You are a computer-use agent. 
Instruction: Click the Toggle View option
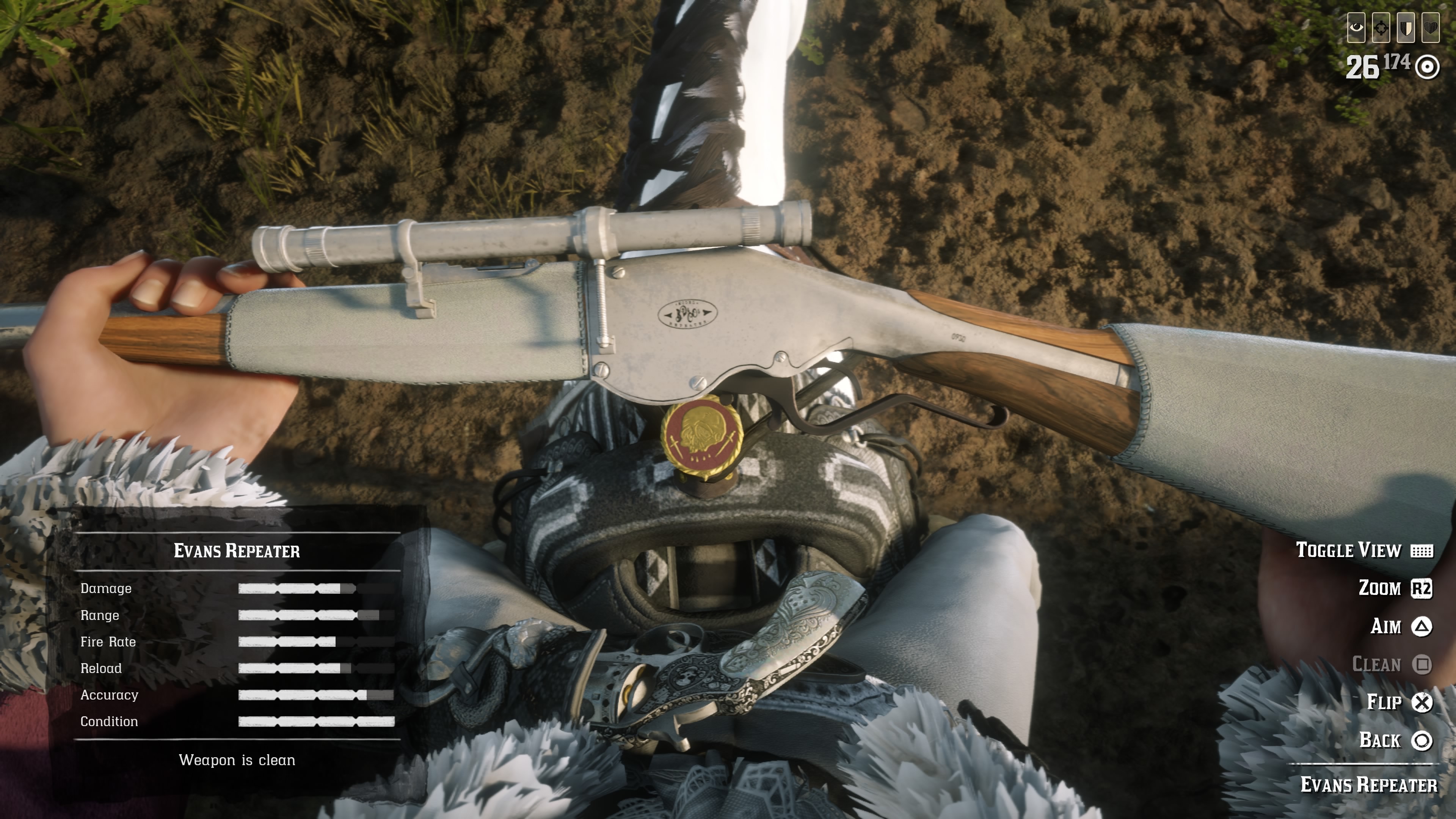point(1363,551)
